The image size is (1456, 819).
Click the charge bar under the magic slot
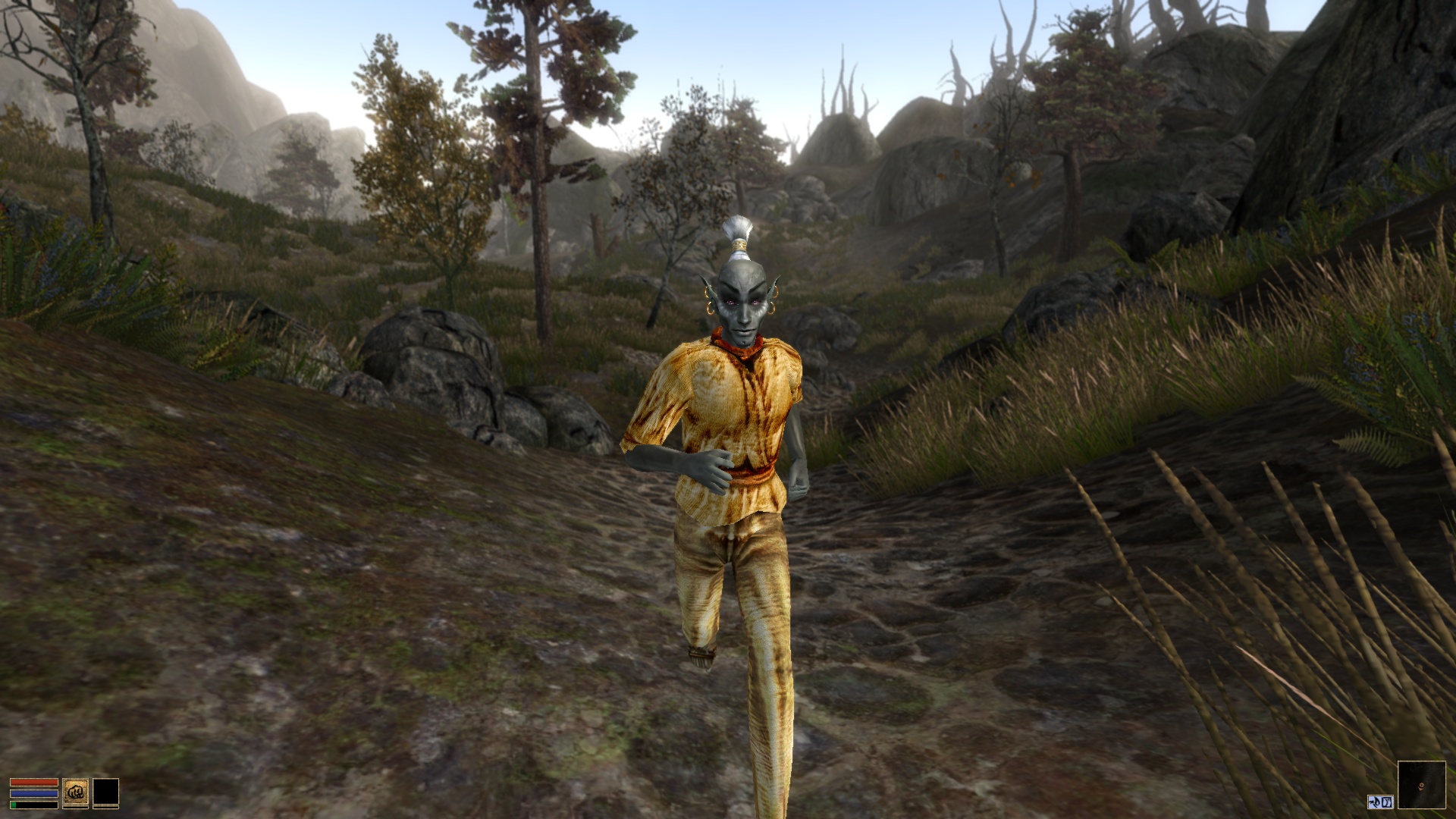[x=106, y=807]
